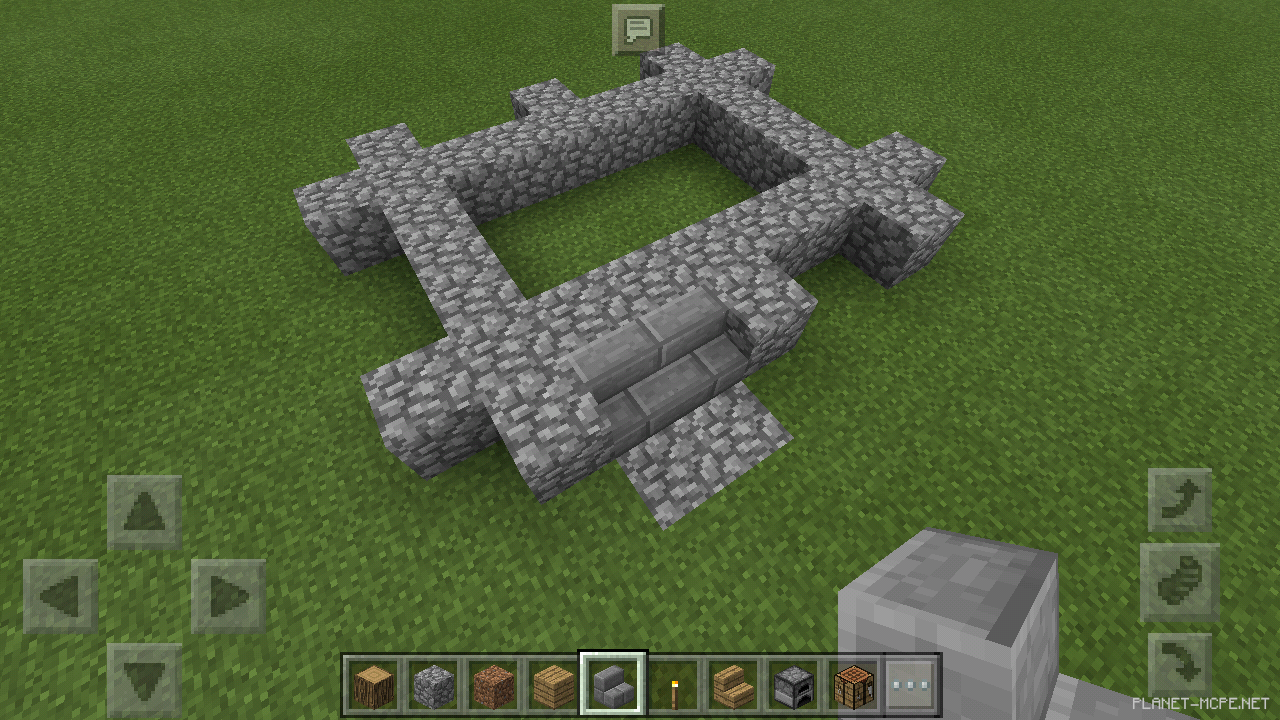Open the chat window
Screen dimensions: 1280x720
[640, 30]
